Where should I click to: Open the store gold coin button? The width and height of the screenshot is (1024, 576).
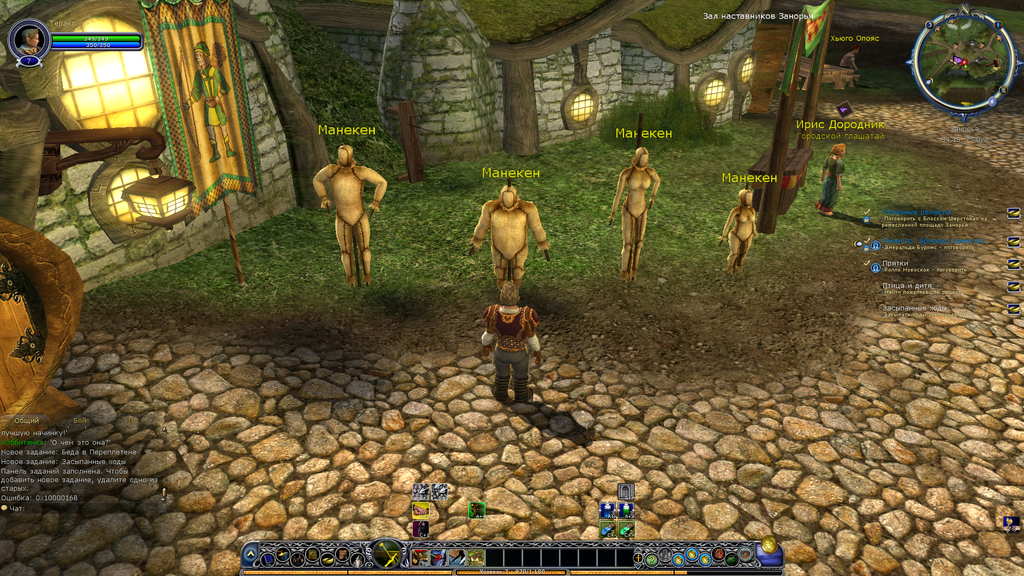point(769,545)
